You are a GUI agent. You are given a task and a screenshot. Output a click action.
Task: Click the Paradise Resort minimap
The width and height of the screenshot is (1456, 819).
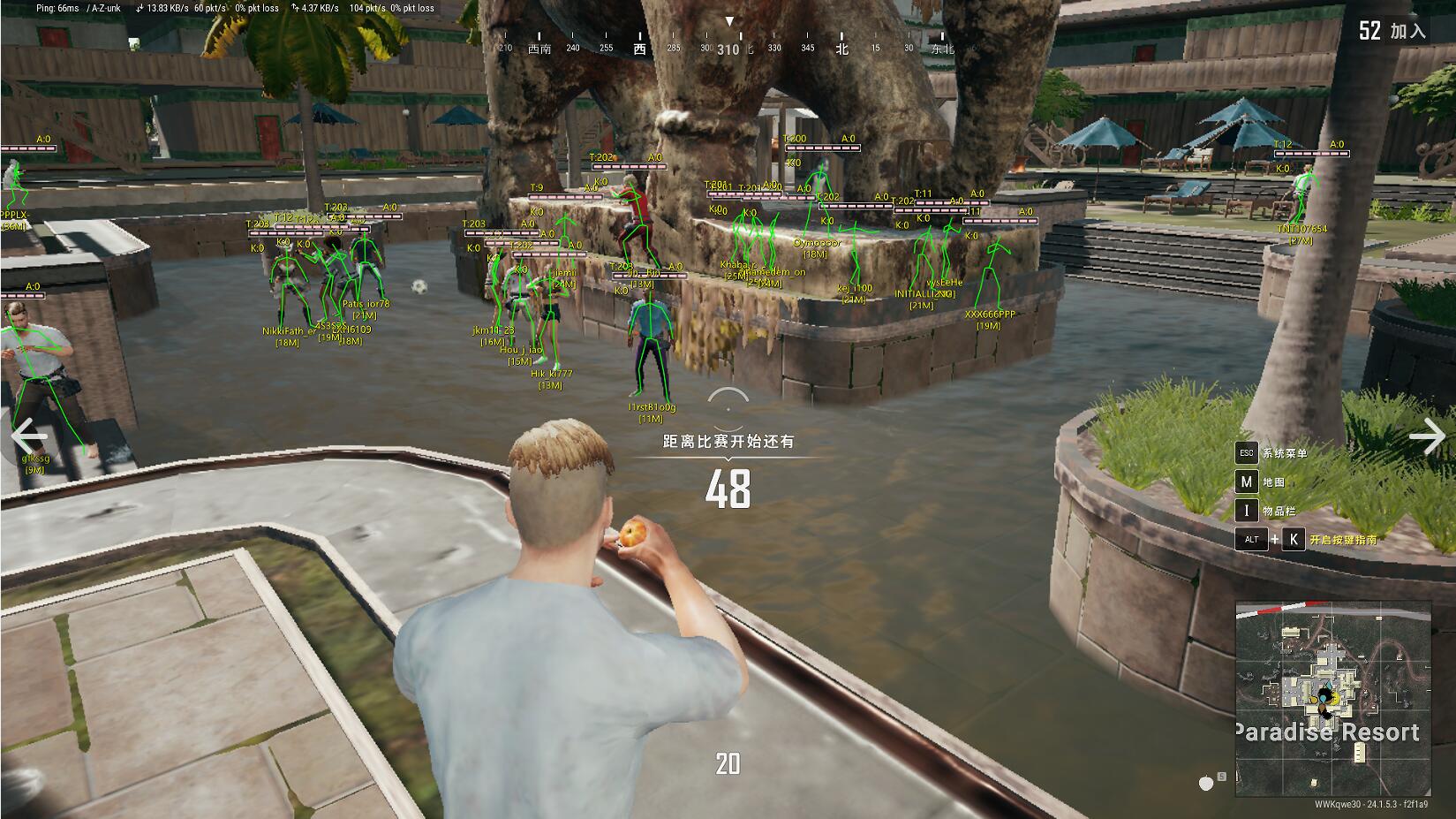point(1332,699)
